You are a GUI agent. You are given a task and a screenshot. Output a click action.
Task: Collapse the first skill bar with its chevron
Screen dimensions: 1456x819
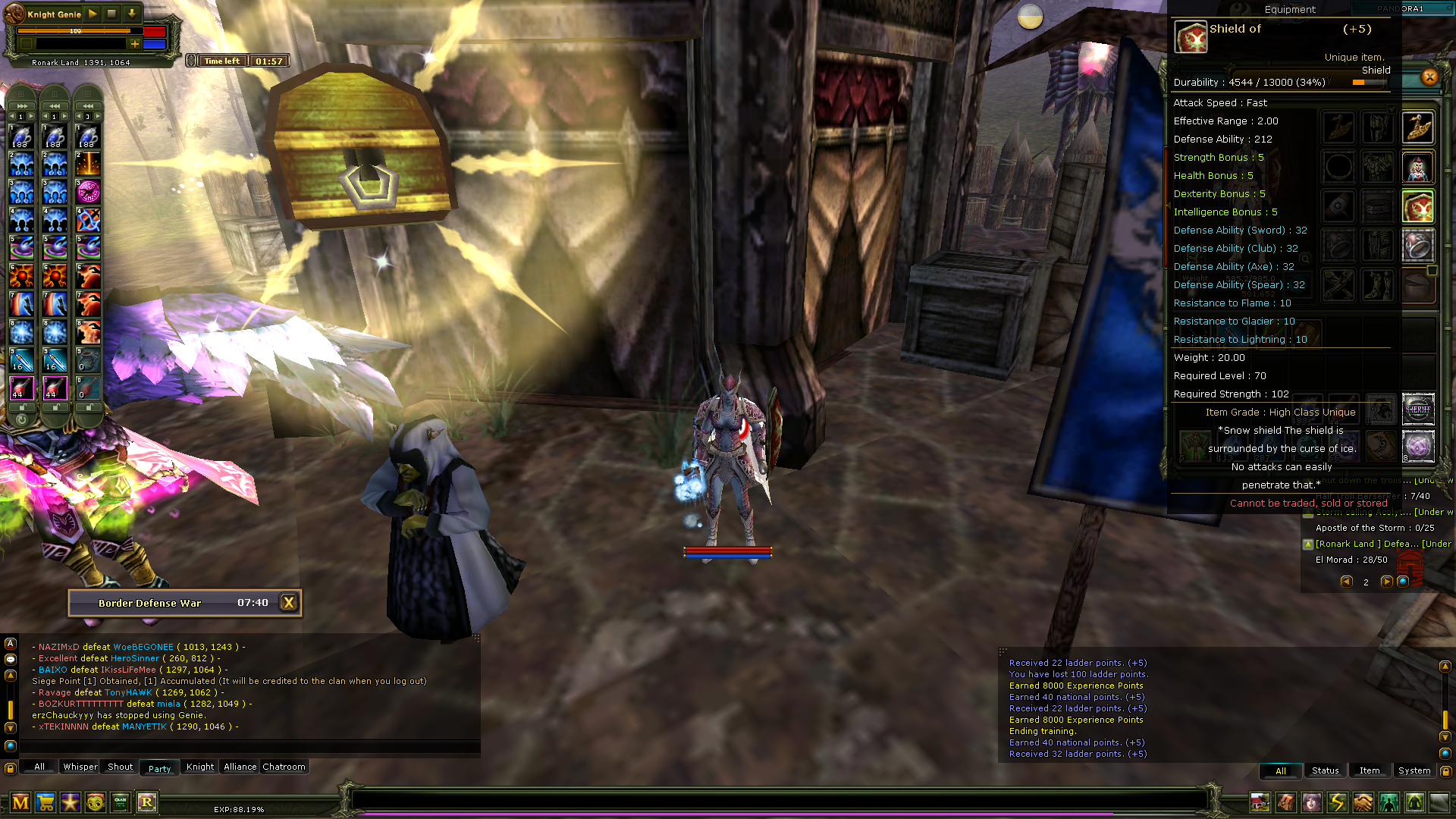22,106
